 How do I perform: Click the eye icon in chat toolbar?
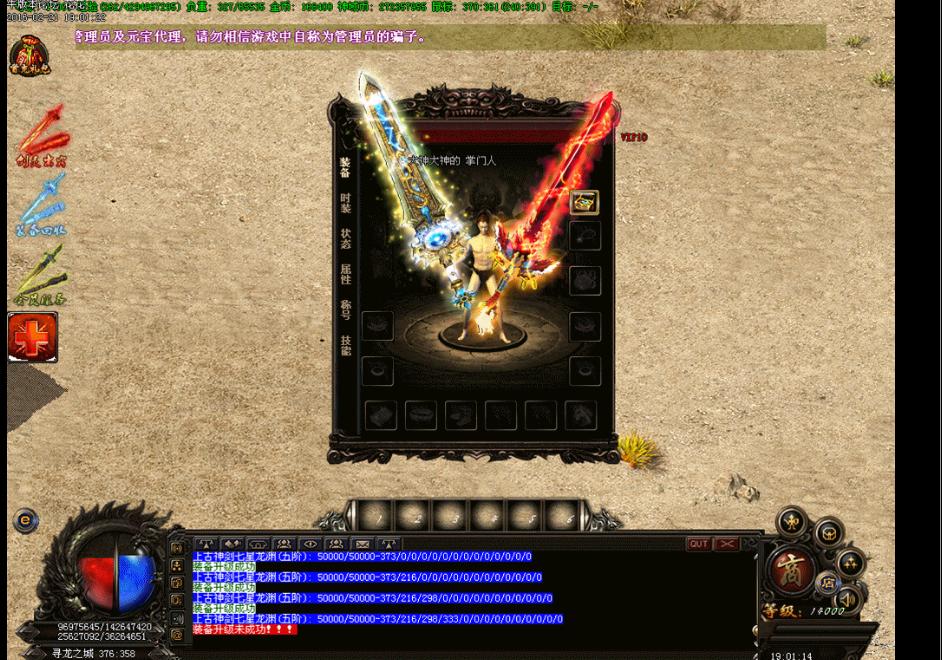pyautogui.click(x=310, y=544)
